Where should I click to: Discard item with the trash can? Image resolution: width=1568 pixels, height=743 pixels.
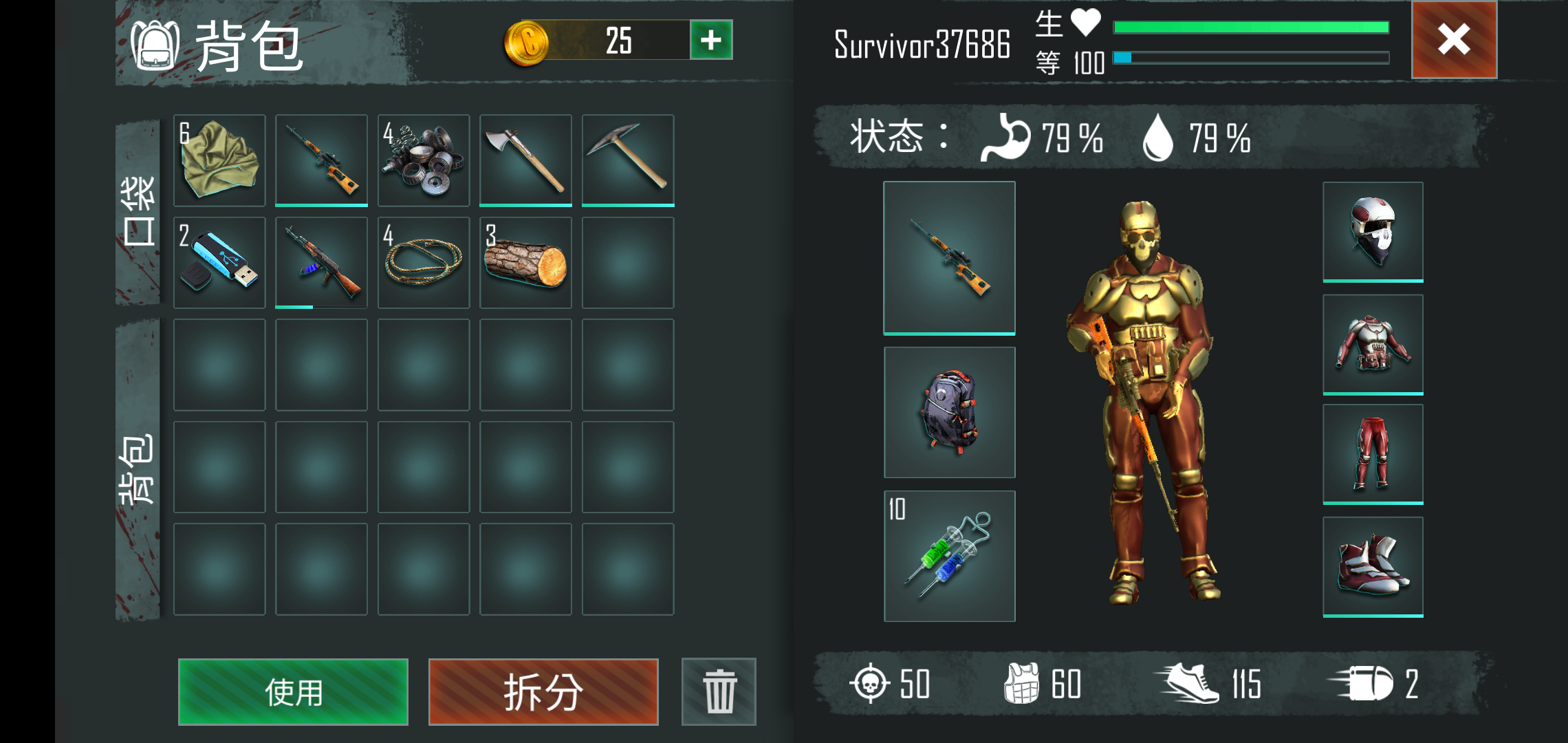pyautogui.click(x=719, y=691)
